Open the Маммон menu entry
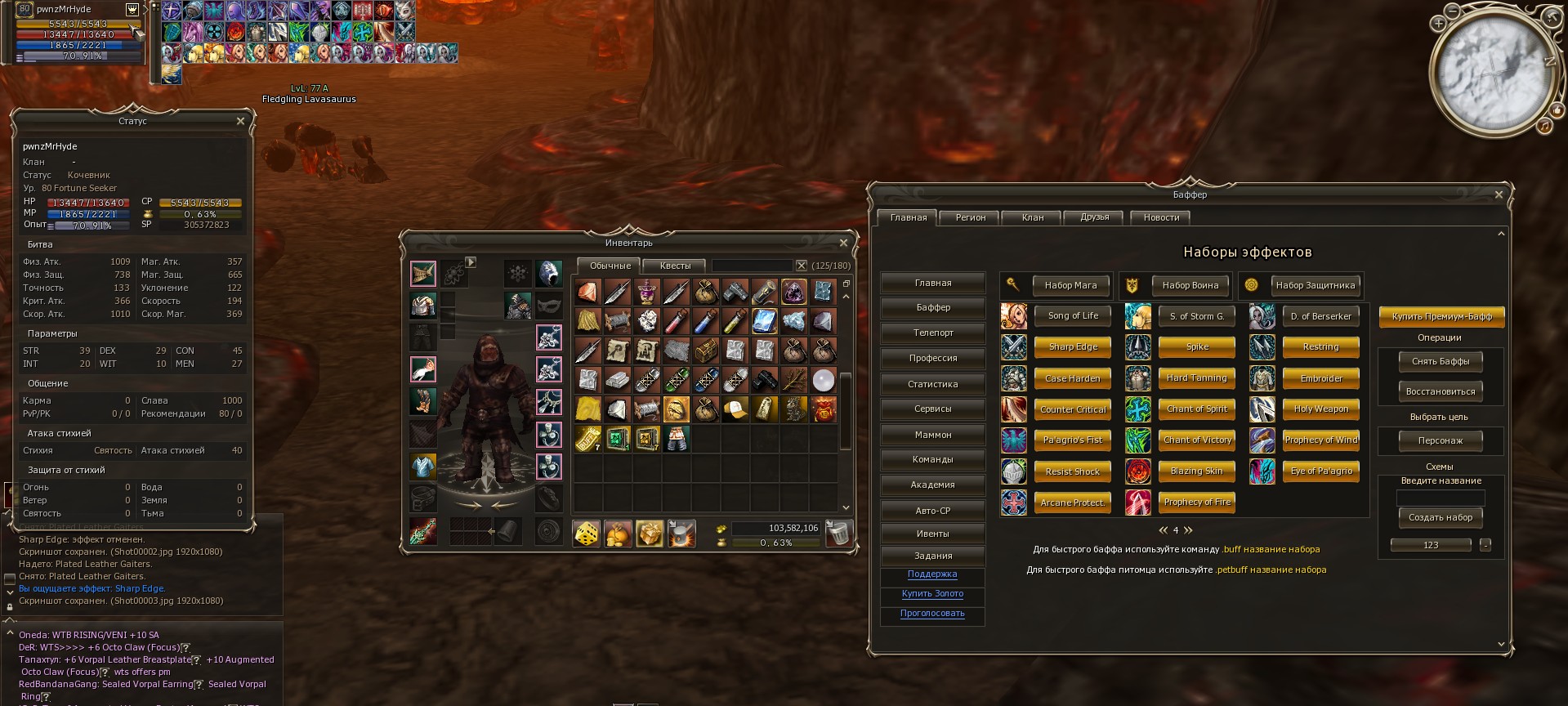This screenshot has width=1568, height=706. point(933,435)
